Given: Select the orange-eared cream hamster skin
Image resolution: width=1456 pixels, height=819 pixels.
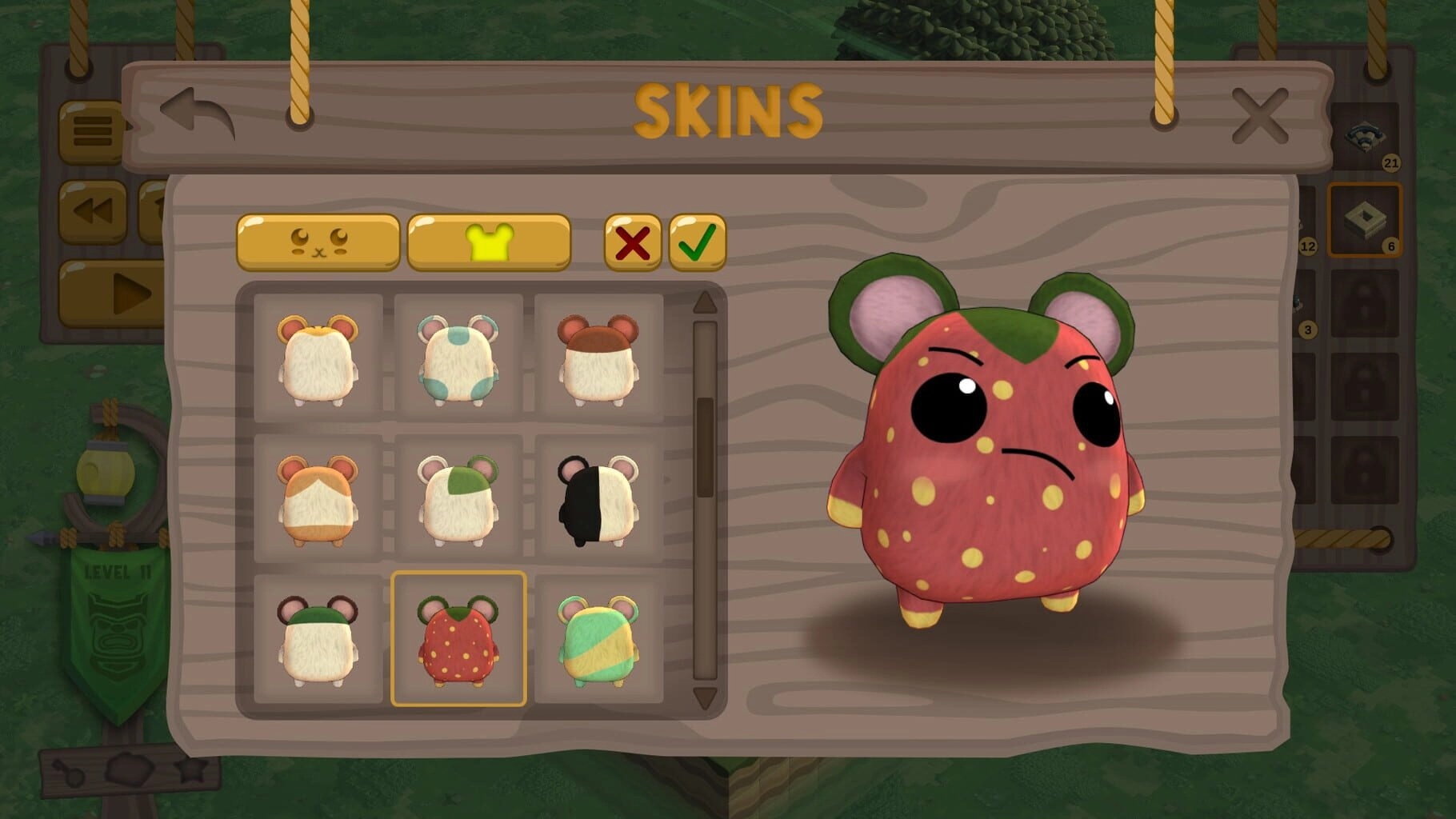Looking at the screenshot, I should (x=318, y=358).
